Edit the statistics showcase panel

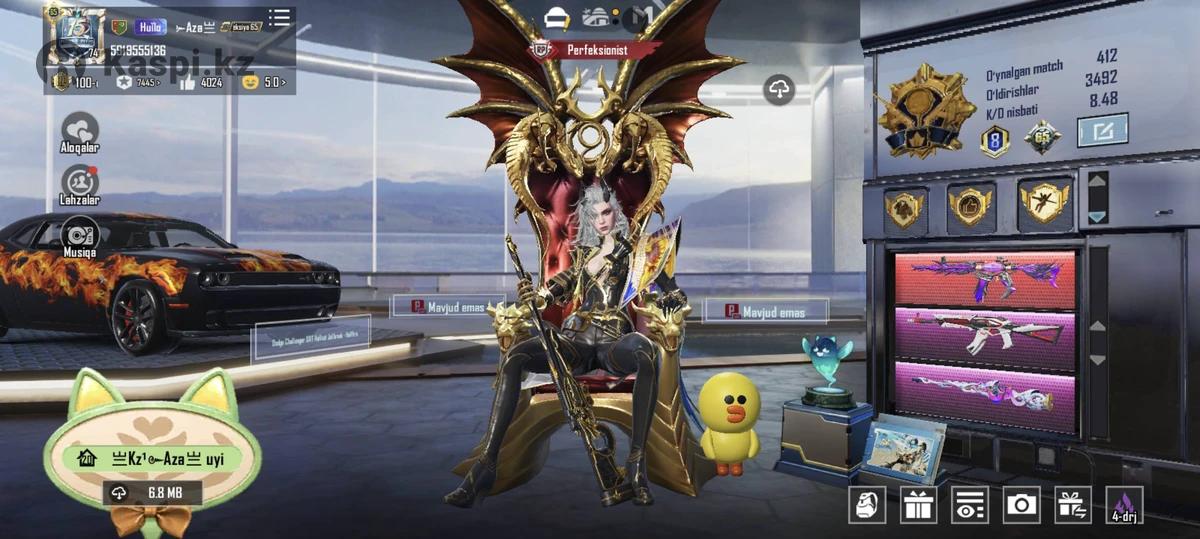click(x=1102, y=130)
